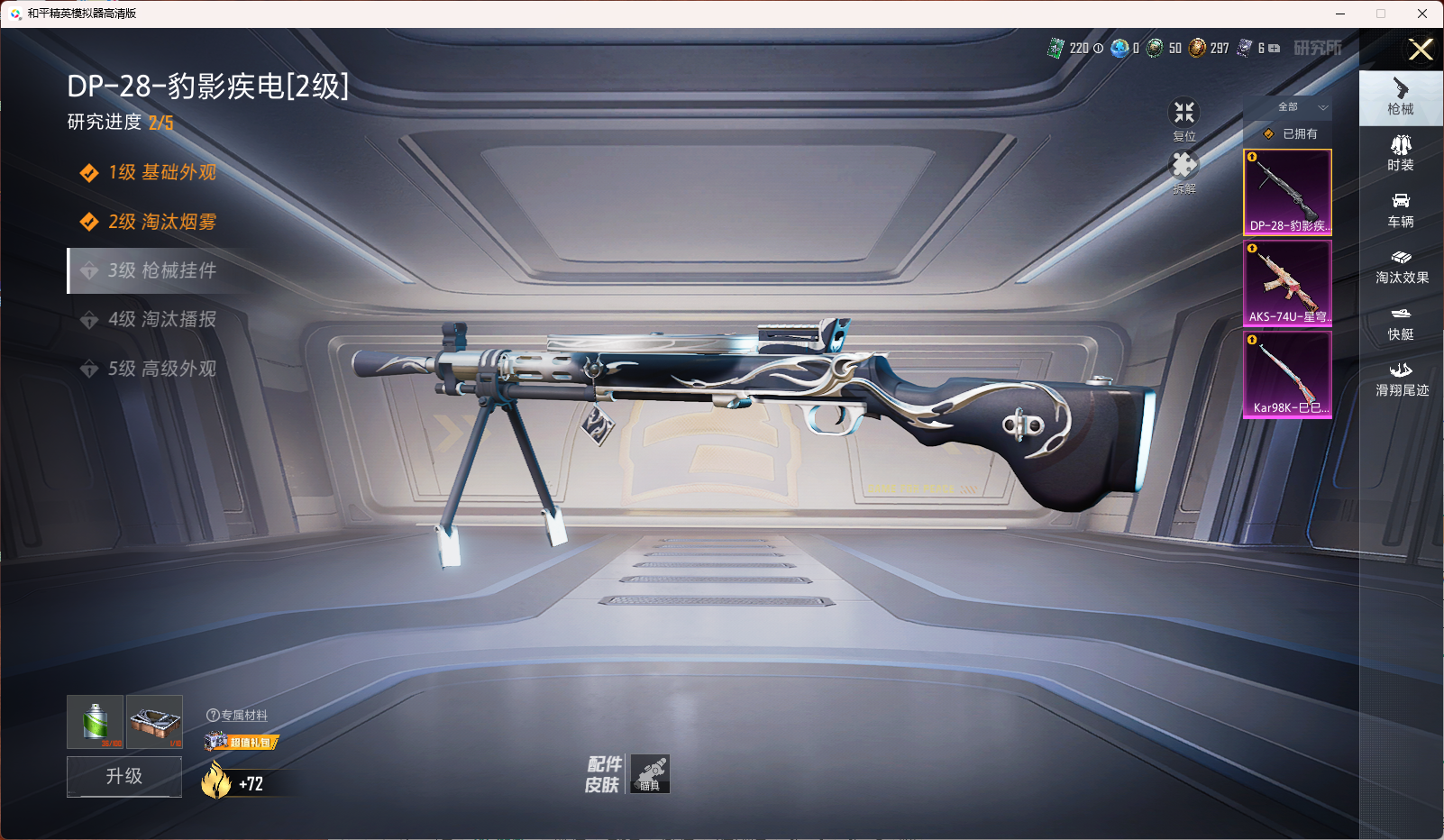Click the 升级 upgrade button
The height and width of the screenshot is (840, 1444).
pyautogui.click(x=124, y=776)
